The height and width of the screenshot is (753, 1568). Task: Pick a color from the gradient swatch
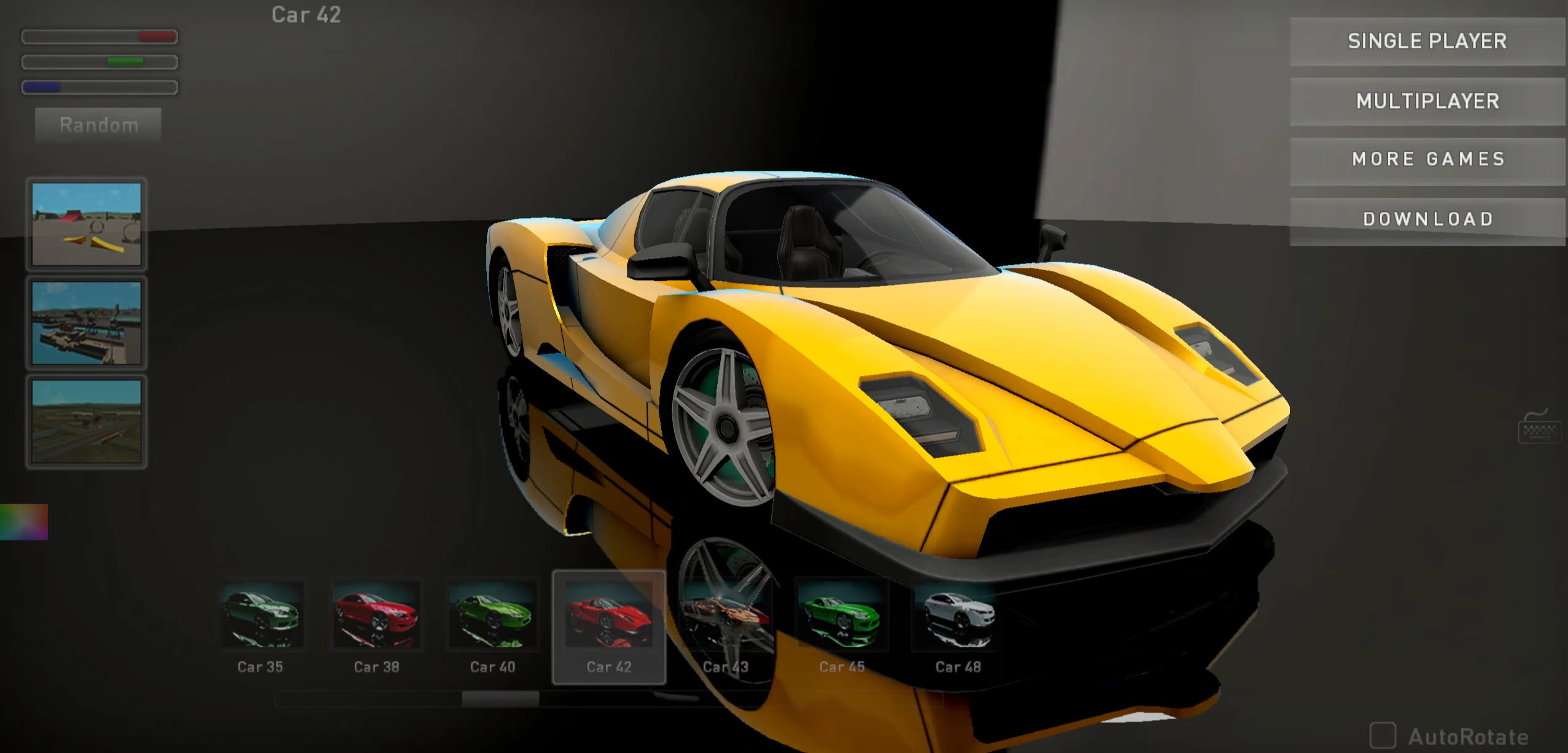coord(23,522)
